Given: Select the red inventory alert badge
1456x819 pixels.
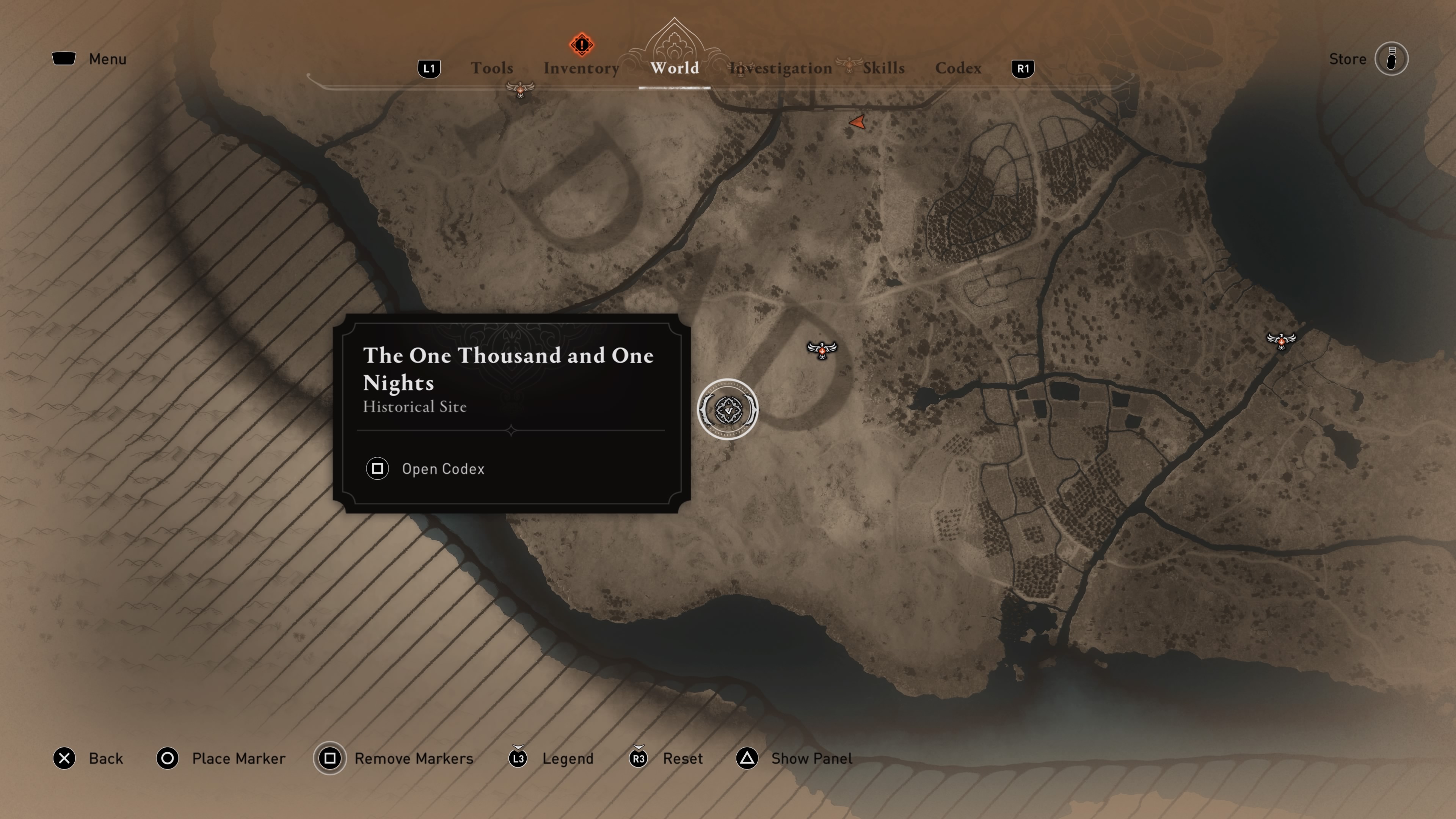Looking at the screenshot, I should [581, 45].
